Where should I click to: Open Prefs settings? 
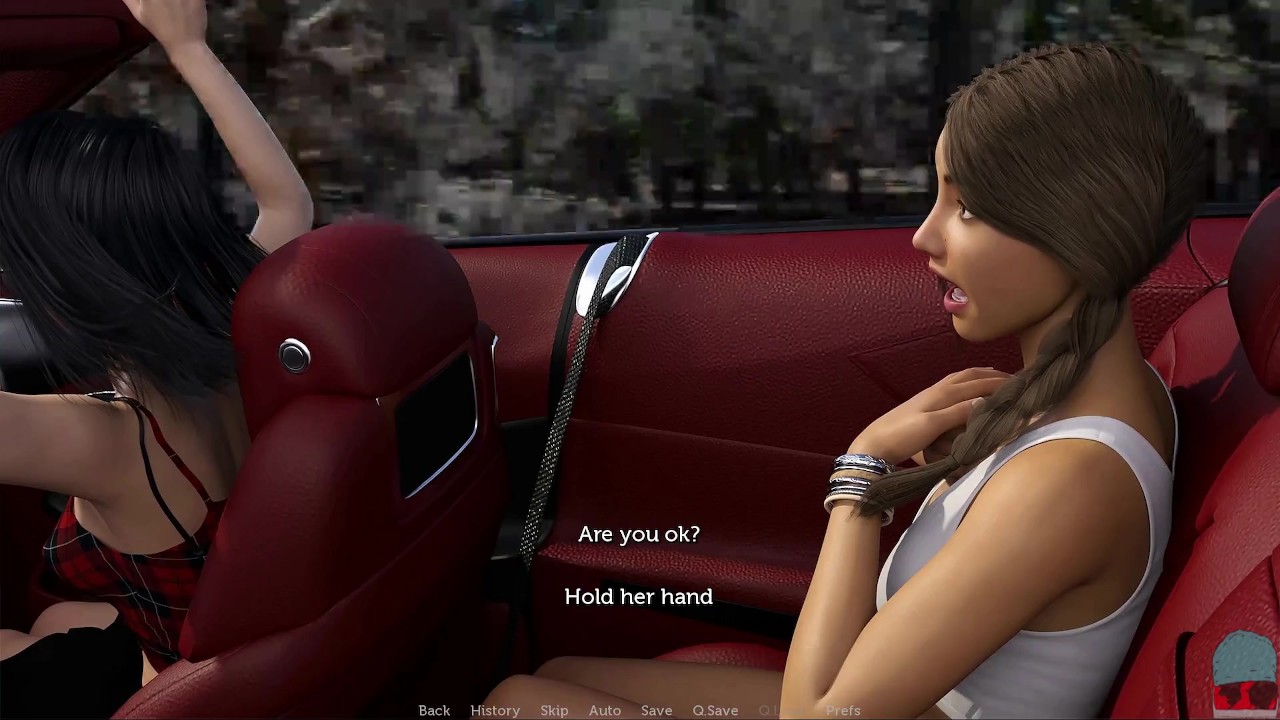pyautogui.click(x=843, y=710)
